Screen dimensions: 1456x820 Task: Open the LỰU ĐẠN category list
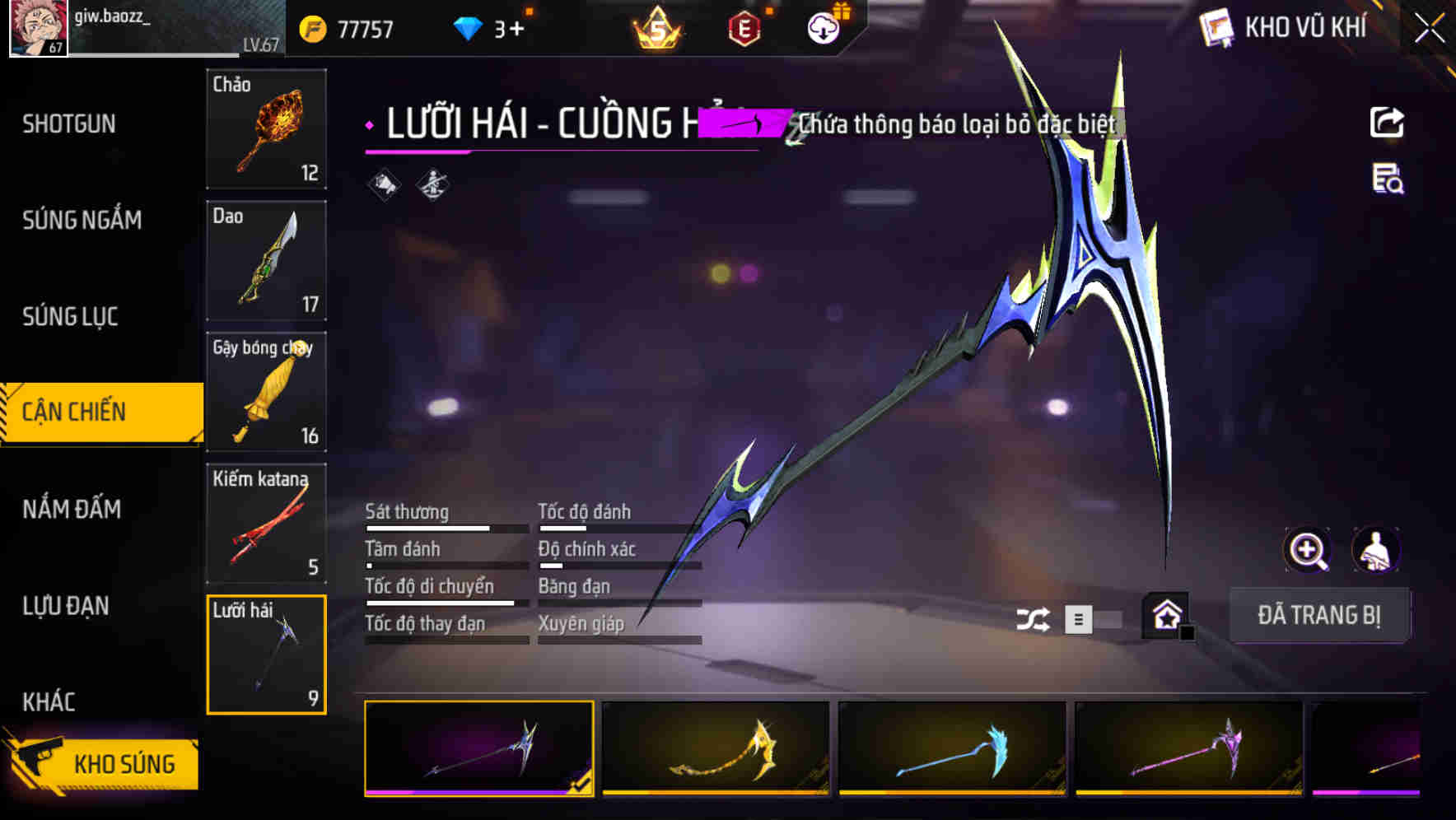63,606
